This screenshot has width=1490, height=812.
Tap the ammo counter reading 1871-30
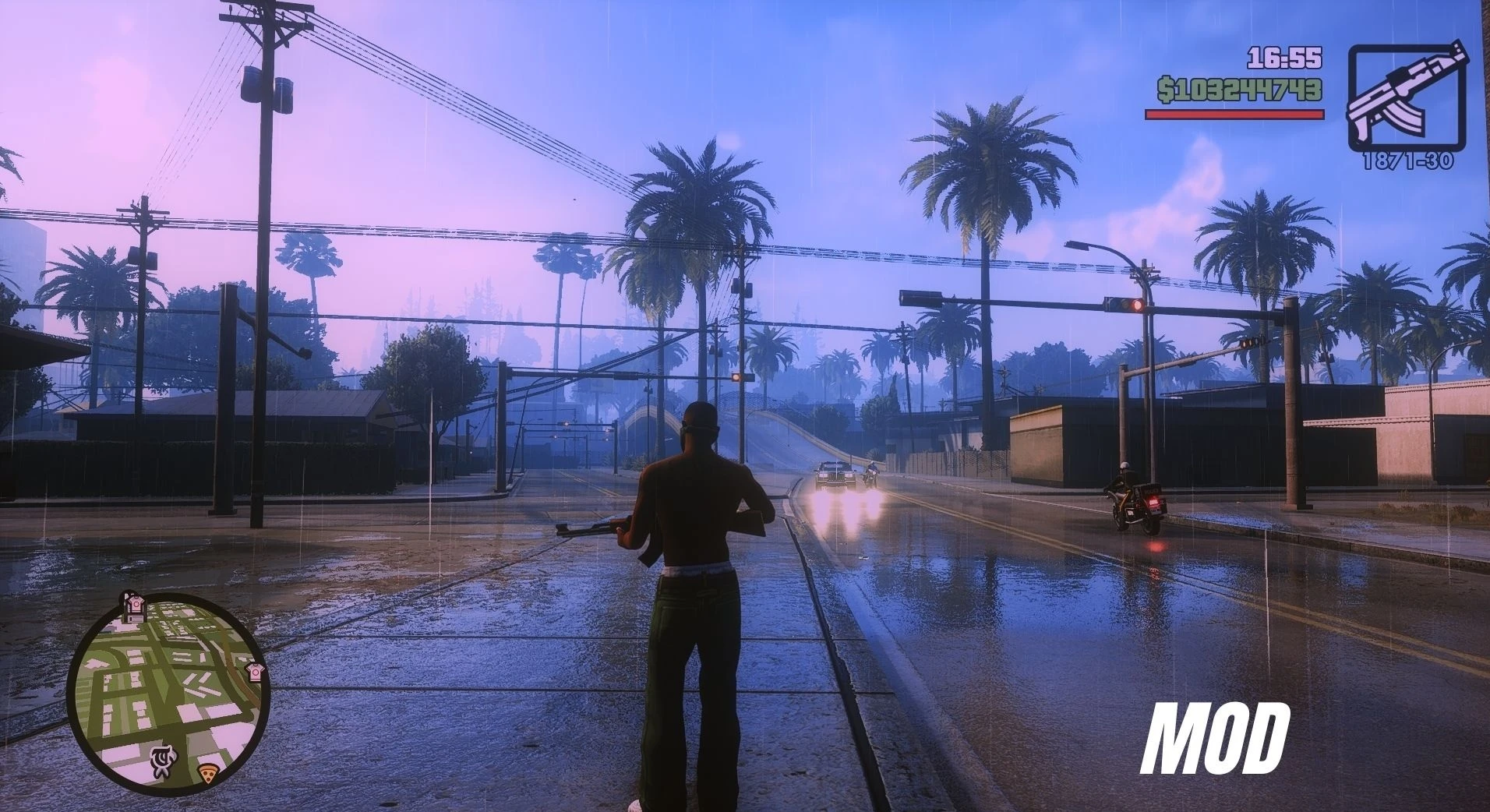point(1409,160)
